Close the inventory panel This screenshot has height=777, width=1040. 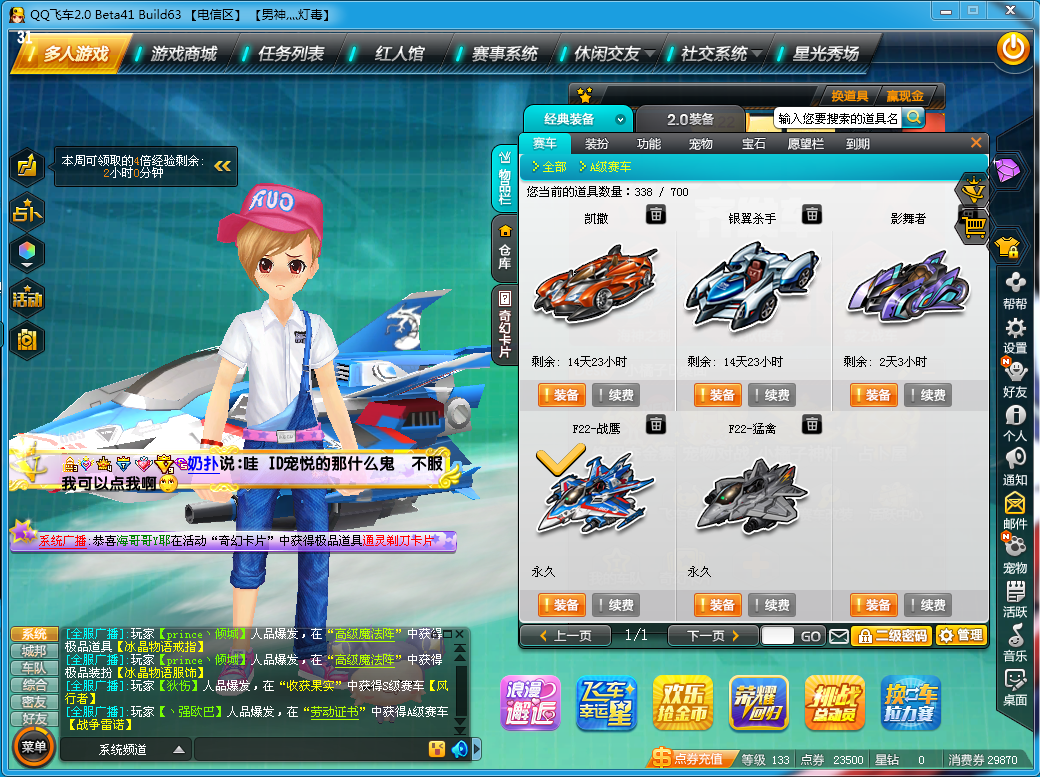click(x=976, y=143)
